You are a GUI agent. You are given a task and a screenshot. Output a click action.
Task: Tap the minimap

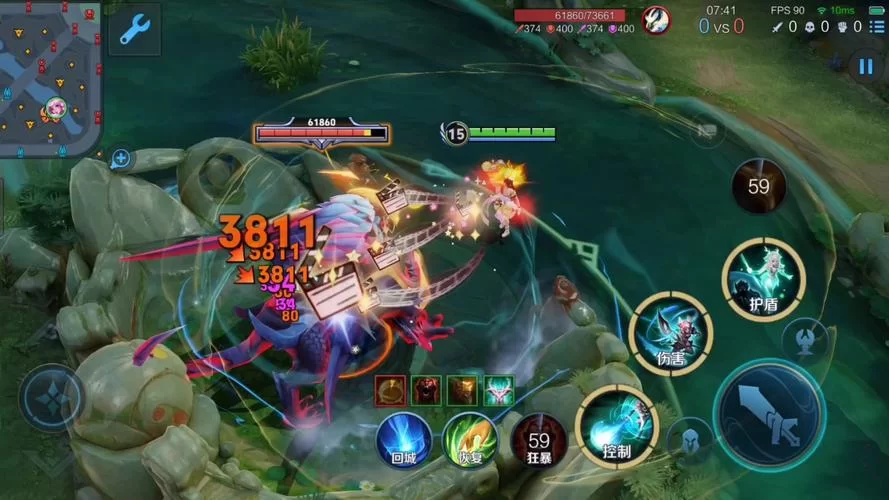(50, 78)
